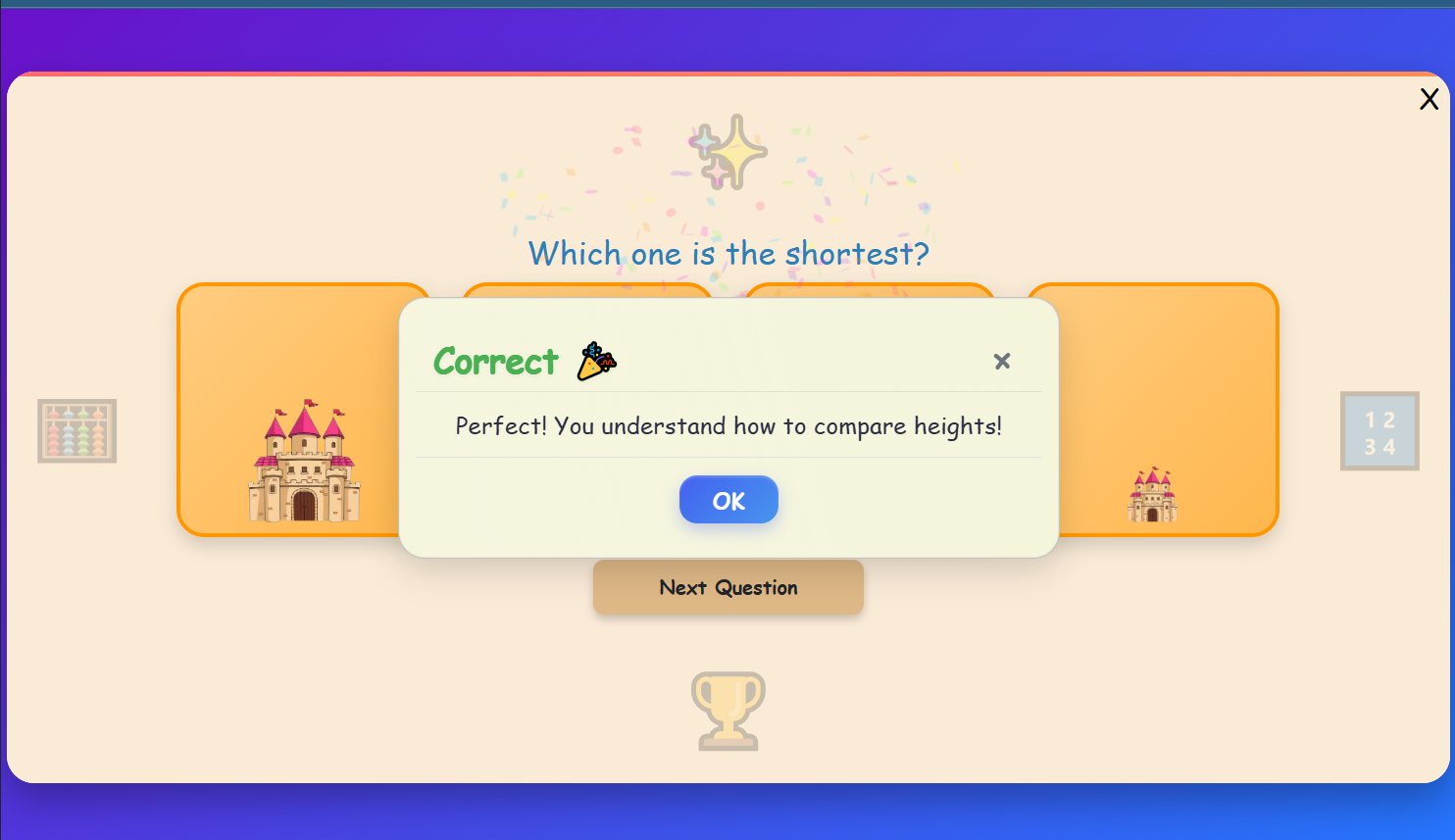Viewport: 1455px width, 840px height.
Task: Click the gold trophy icon
Action: coord(728,711)
